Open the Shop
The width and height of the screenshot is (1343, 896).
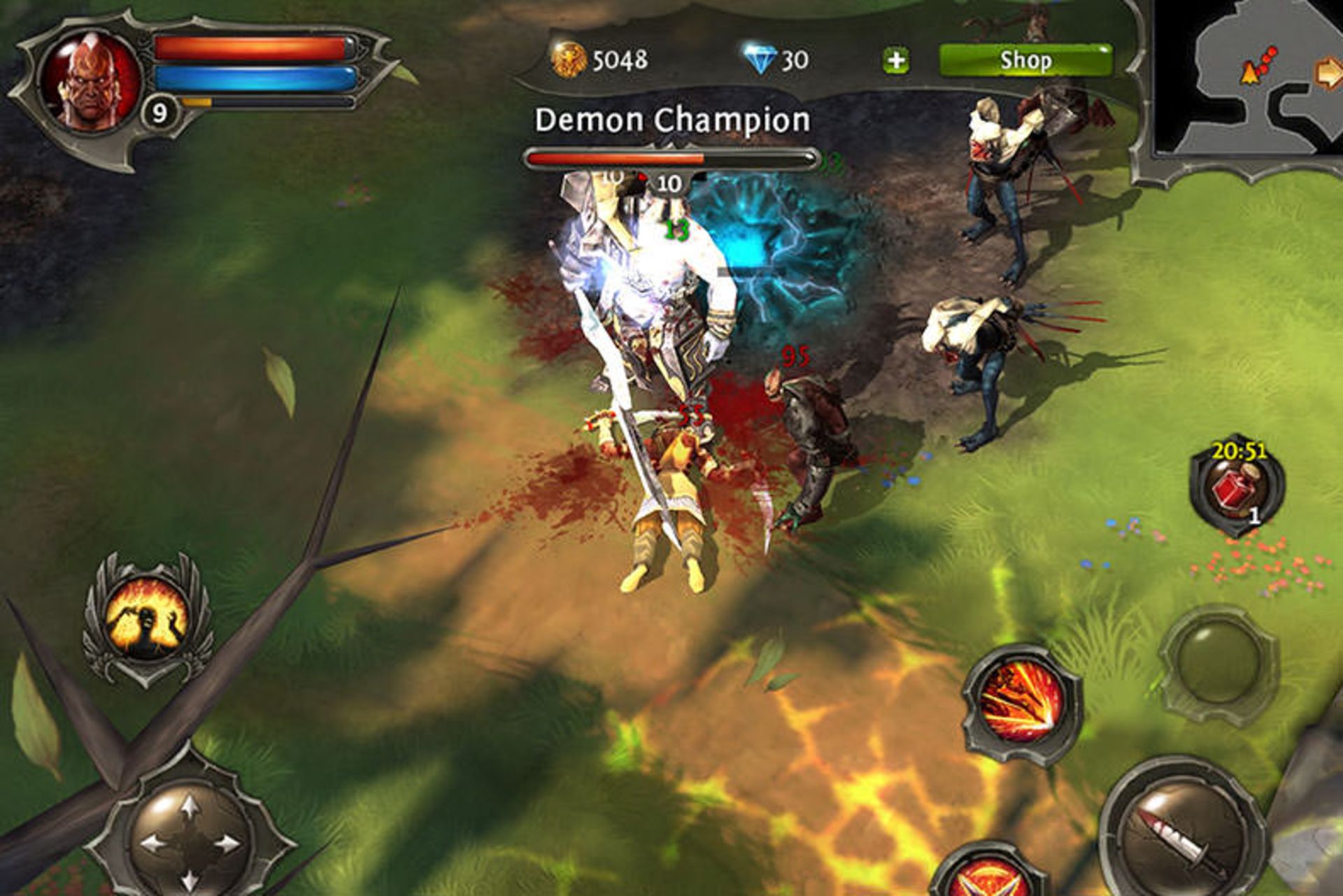(1025, 60)
